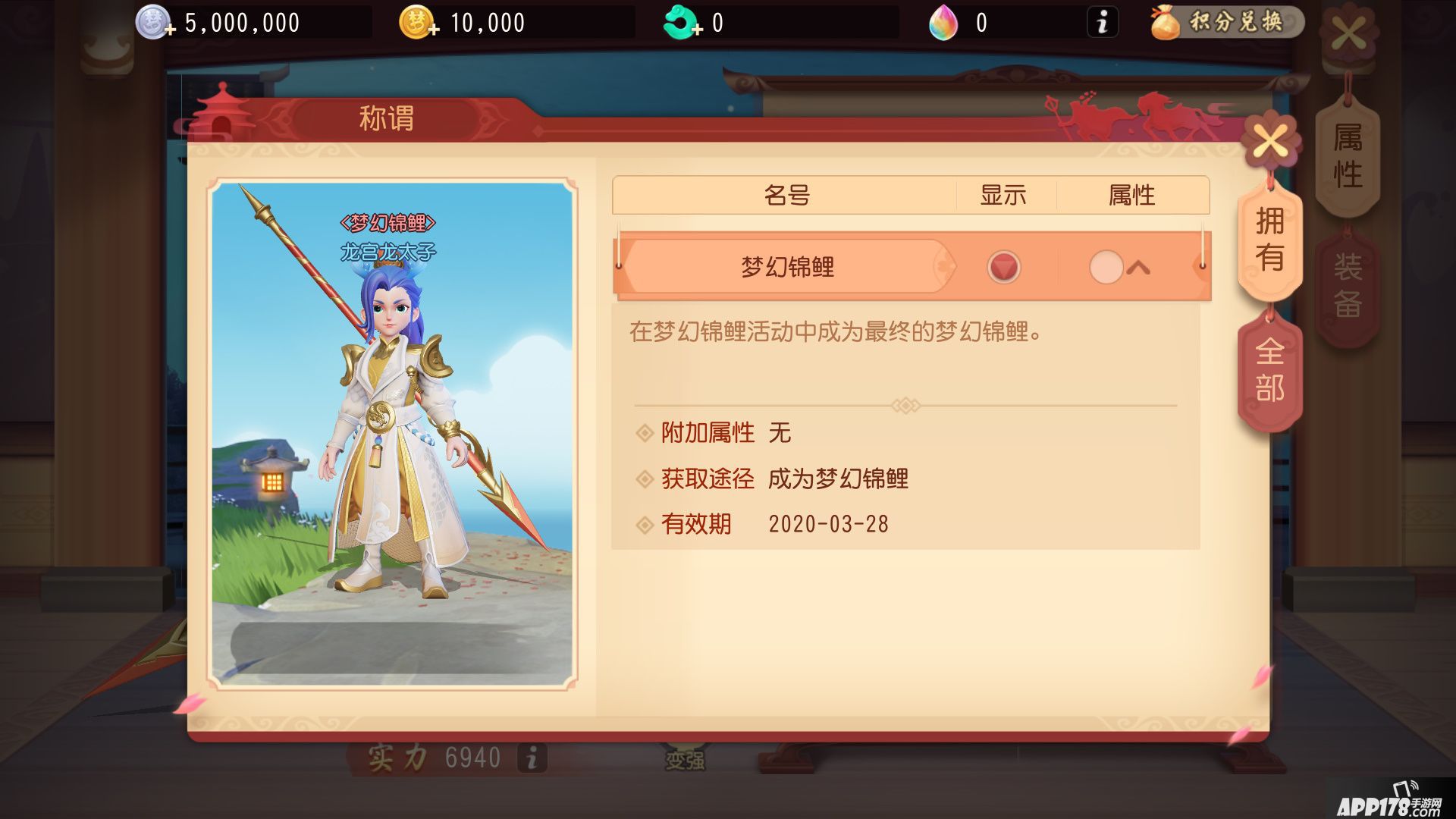
Task: Click the jade hook currency icon
Action: click(679, 21)
